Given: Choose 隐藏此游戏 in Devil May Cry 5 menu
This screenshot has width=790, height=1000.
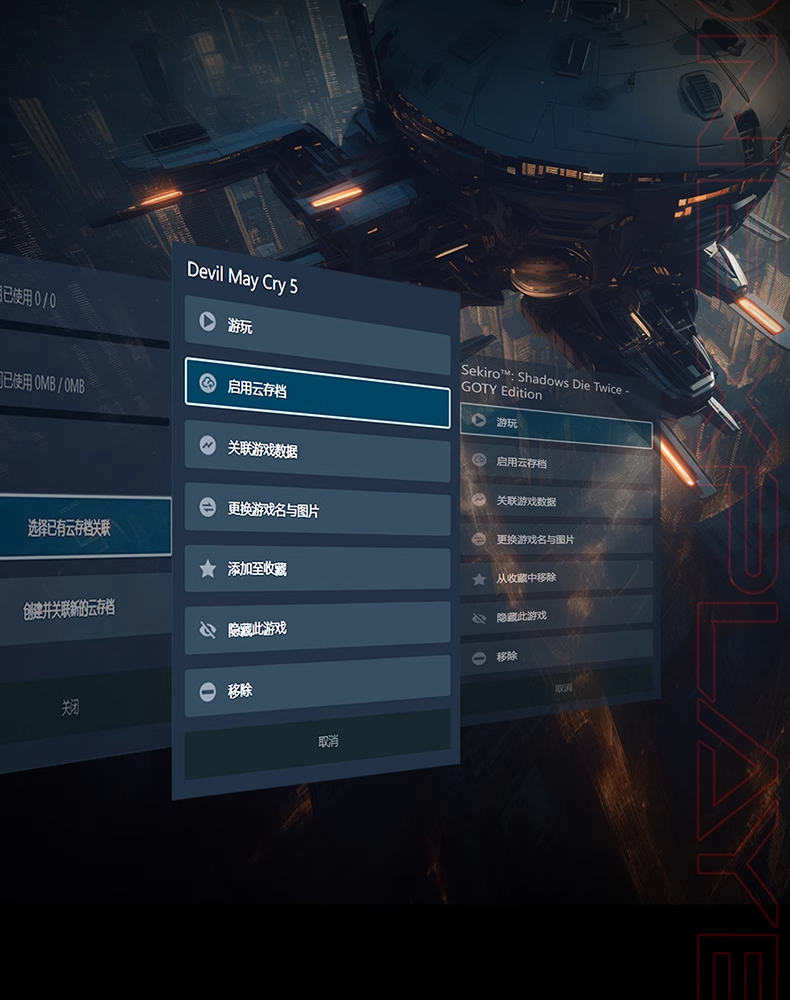Looking at the screenshot, I should pos(317,629).
